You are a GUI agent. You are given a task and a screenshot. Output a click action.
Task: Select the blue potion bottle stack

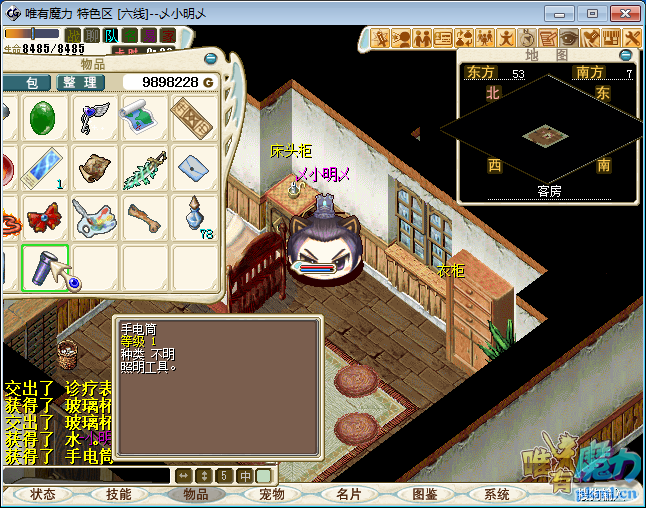point(193,218)
